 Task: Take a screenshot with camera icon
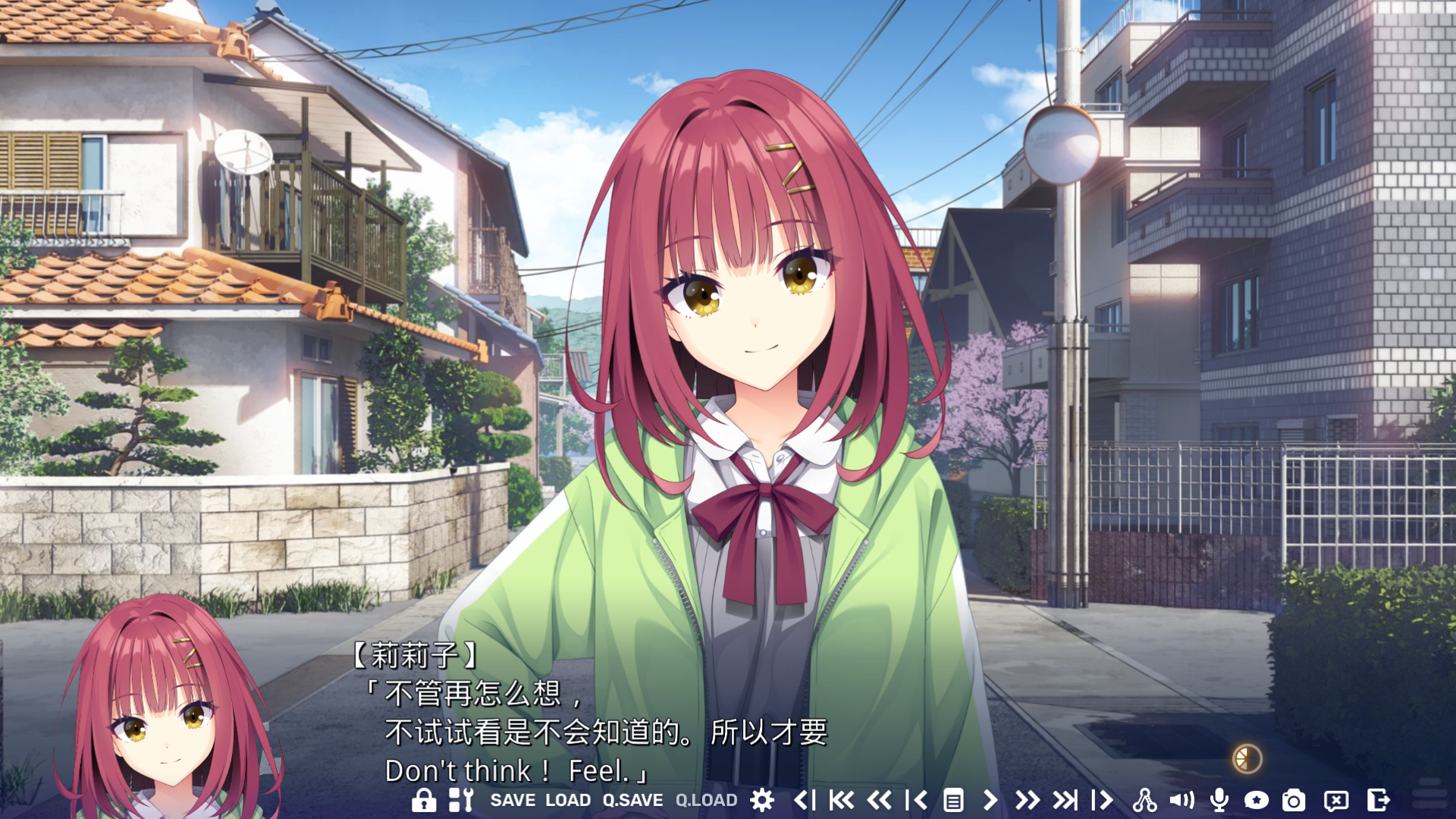1294,800
